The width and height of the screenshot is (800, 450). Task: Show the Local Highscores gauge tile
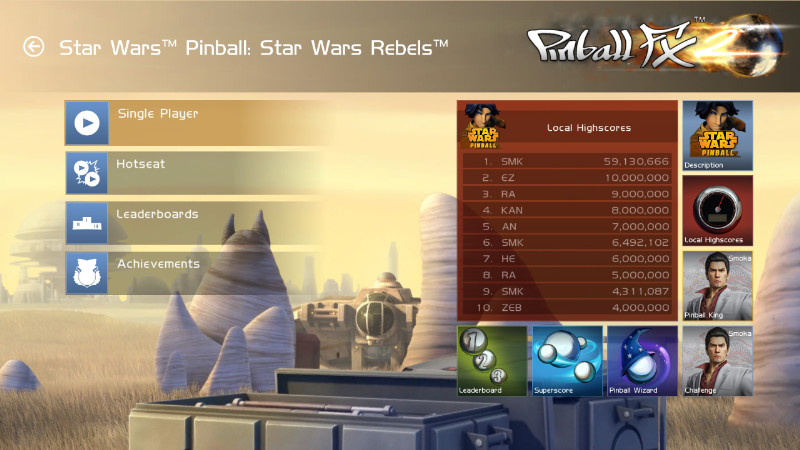pyautogui.click(x=717, y=210)
